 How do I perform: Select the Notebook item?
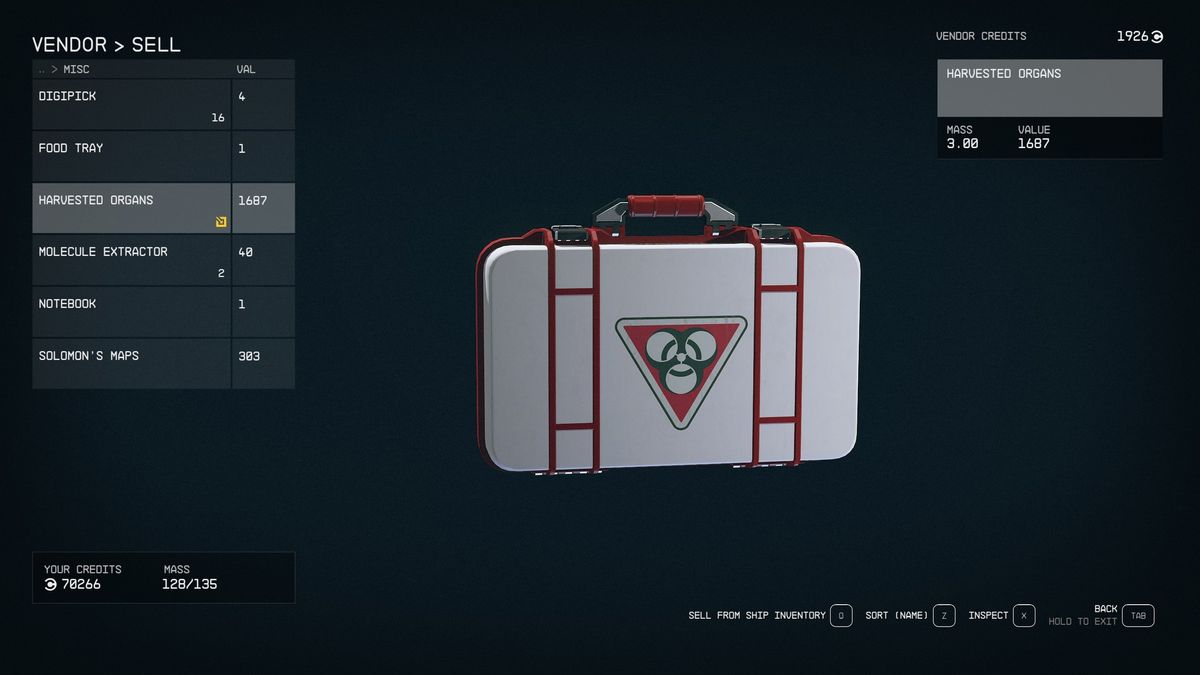132,312
